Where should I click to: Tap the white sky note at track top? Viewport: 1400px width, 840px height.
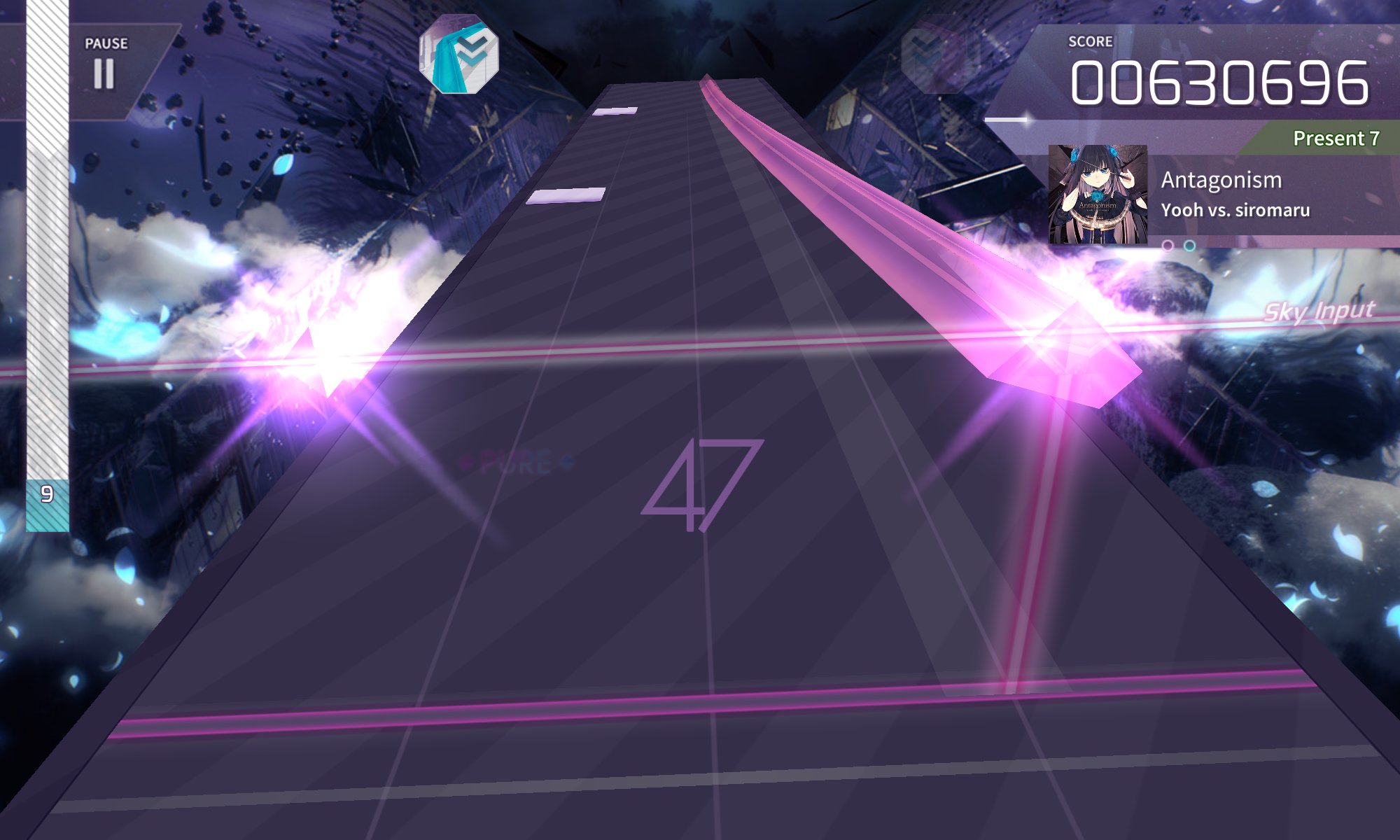click(x=616, y=112)
